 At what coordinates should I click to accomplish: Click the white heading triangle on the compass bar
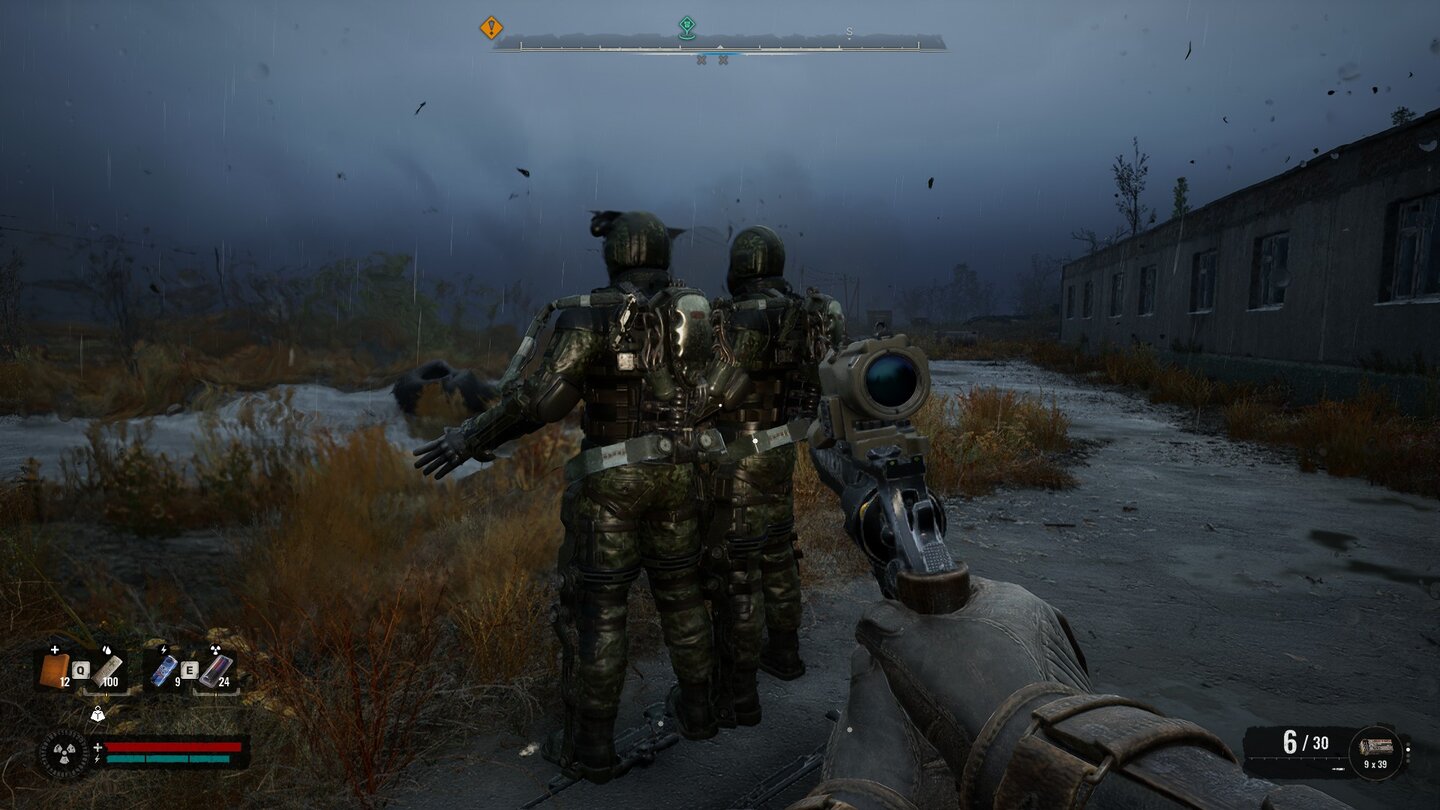coord(719,46)
